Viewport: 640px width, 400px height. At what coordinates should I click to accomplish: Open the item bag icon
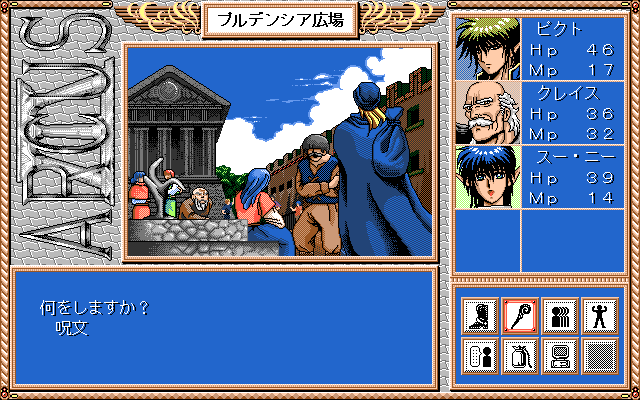[520, 356]
